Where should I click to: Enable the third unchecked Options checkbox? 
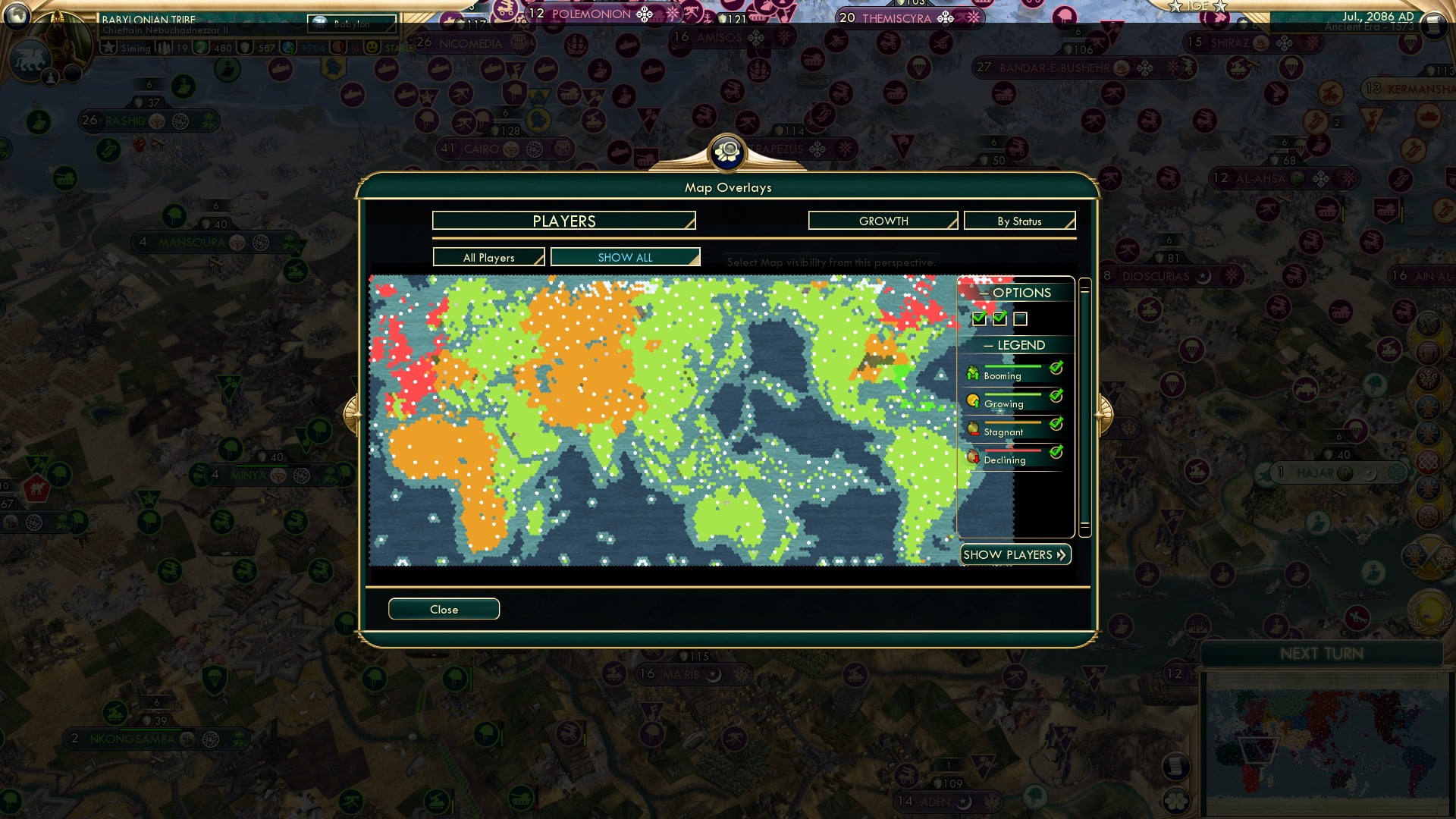(x=1021, y=319)
